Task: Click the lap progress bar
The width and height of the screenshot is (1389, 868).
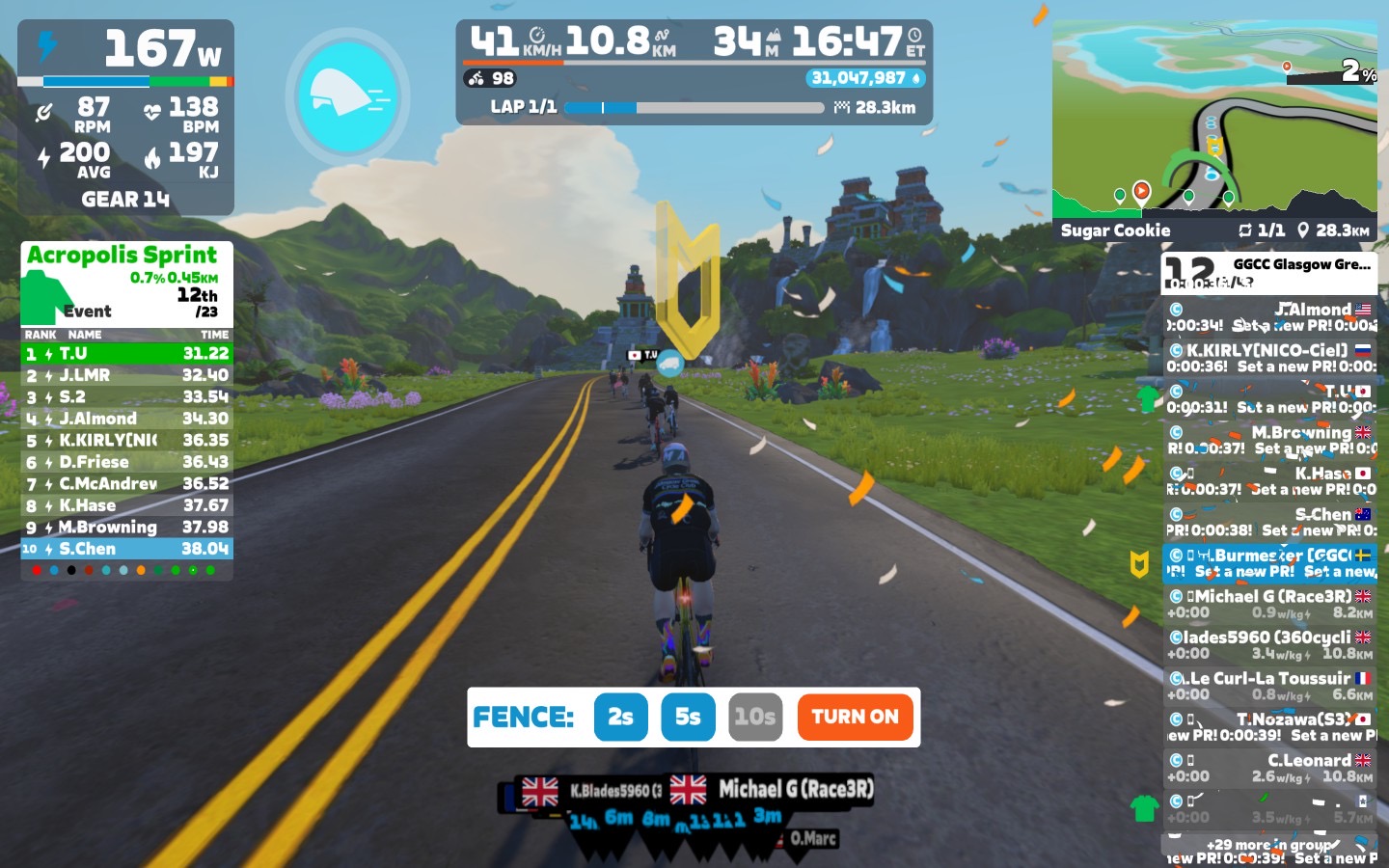Action: [x=696, y=107]
